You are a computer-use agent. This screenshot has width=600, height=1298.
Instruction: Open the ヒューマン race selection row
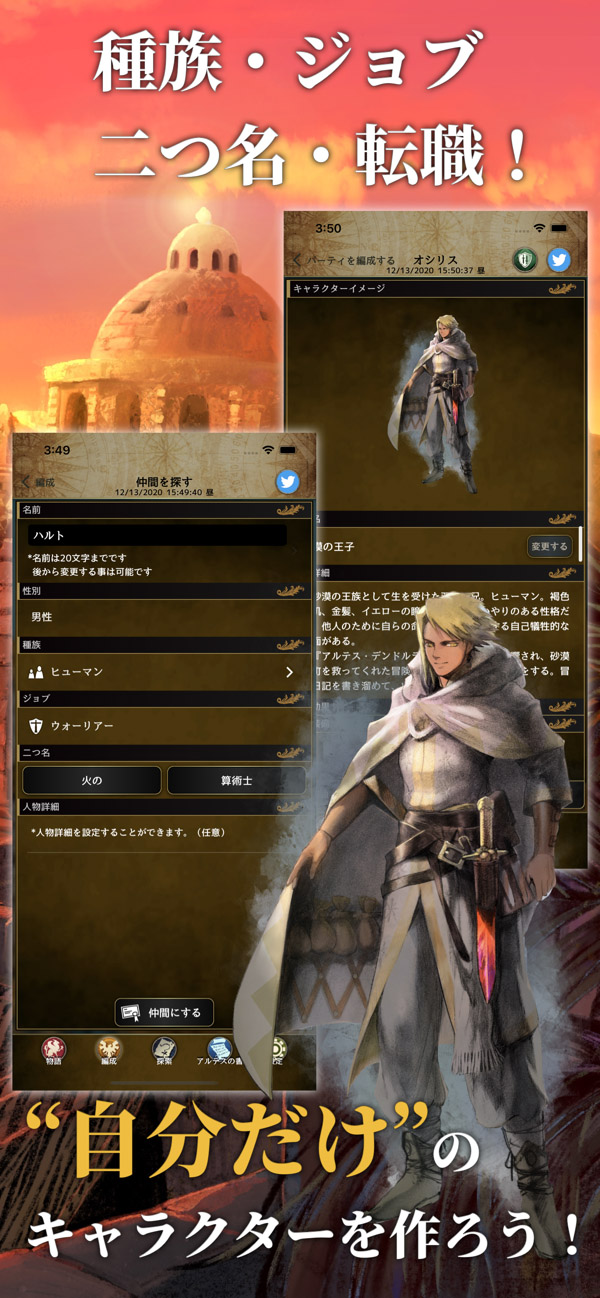(163, 672)
